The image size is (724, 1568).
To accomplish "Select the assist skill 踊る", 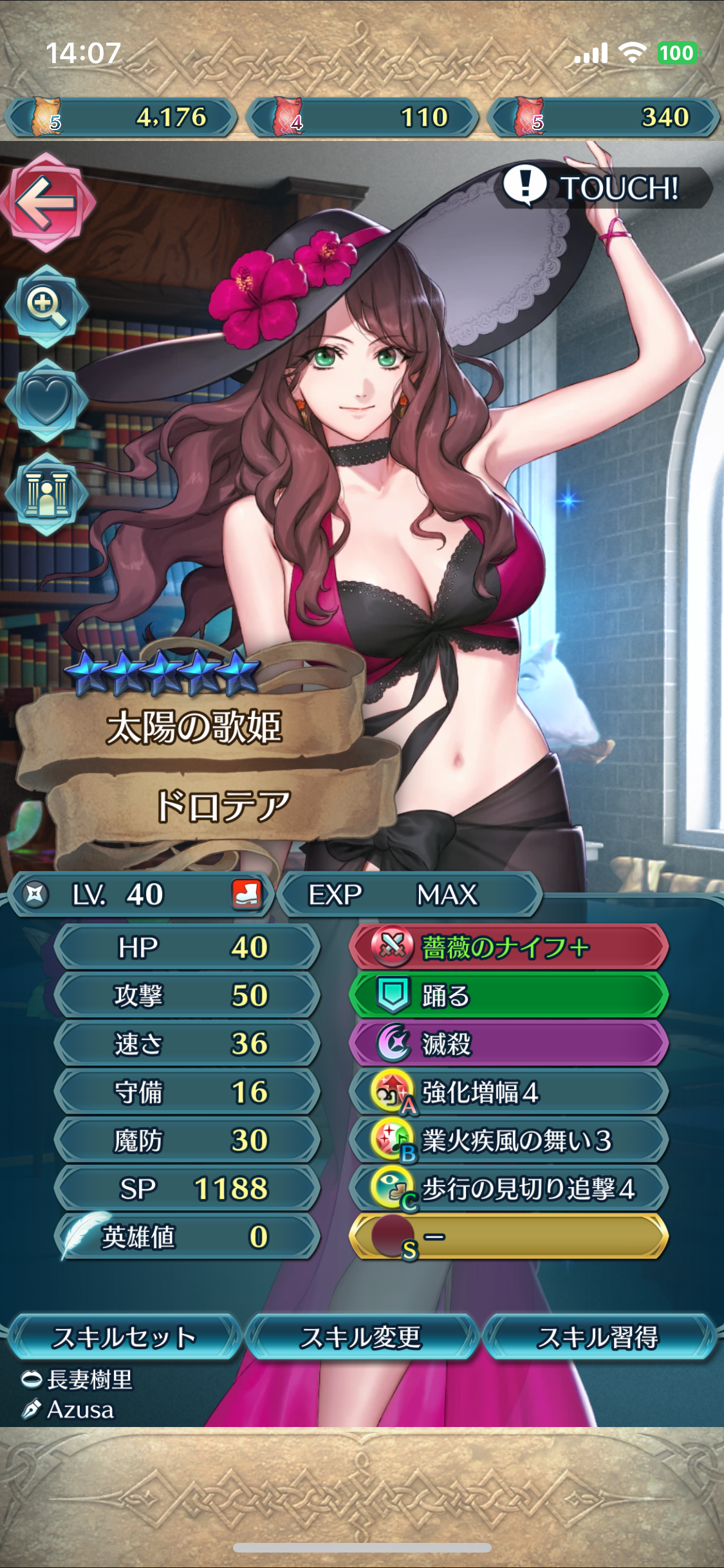I will click(x=509, y=995).
